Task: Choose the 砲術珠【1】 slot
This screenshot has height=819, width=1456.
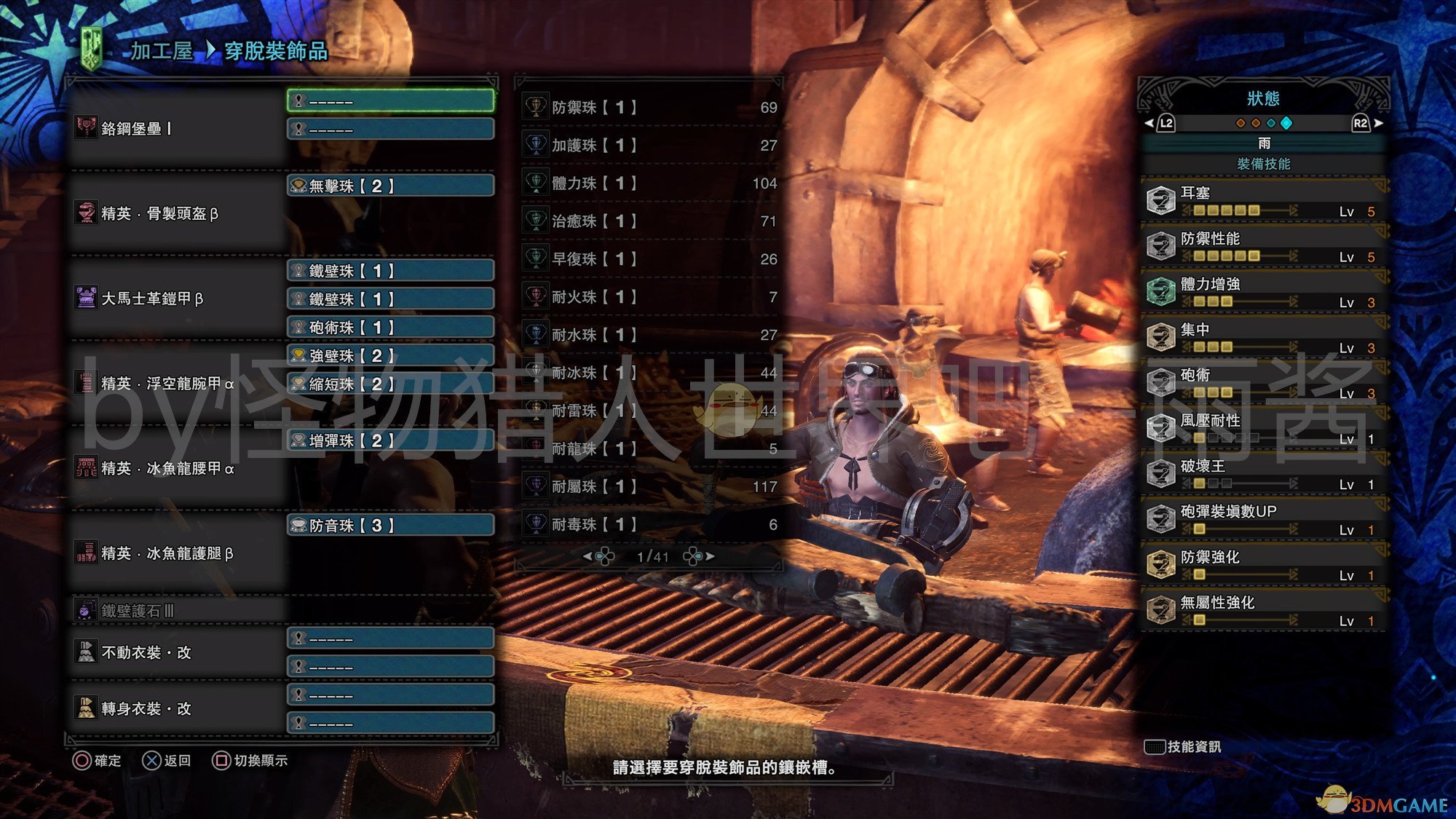Action: coord(391,328)
